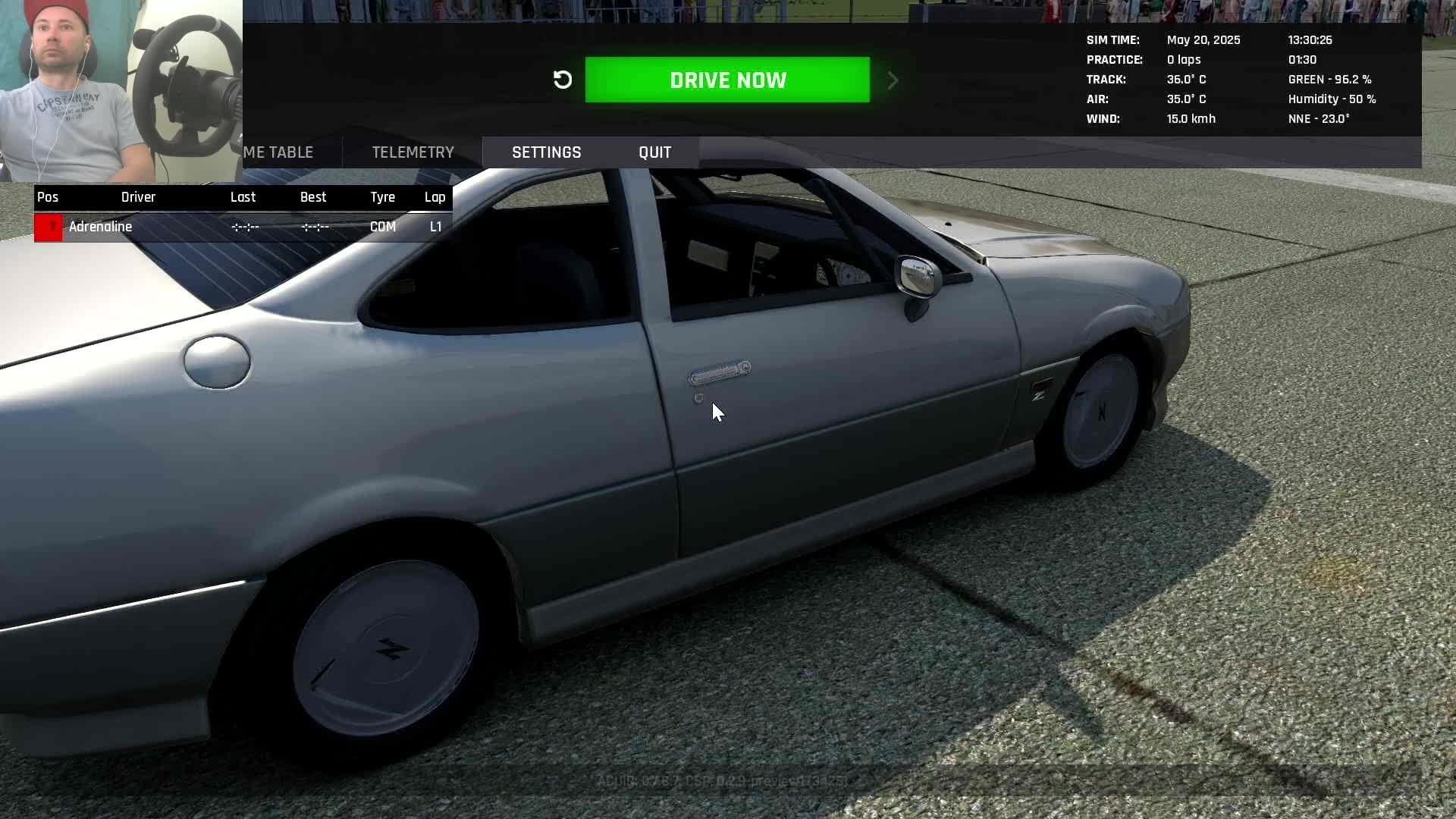Select the next arrow beside Drive Now
The width and height of the screenshot is (1456, 819).
[893, 80]
